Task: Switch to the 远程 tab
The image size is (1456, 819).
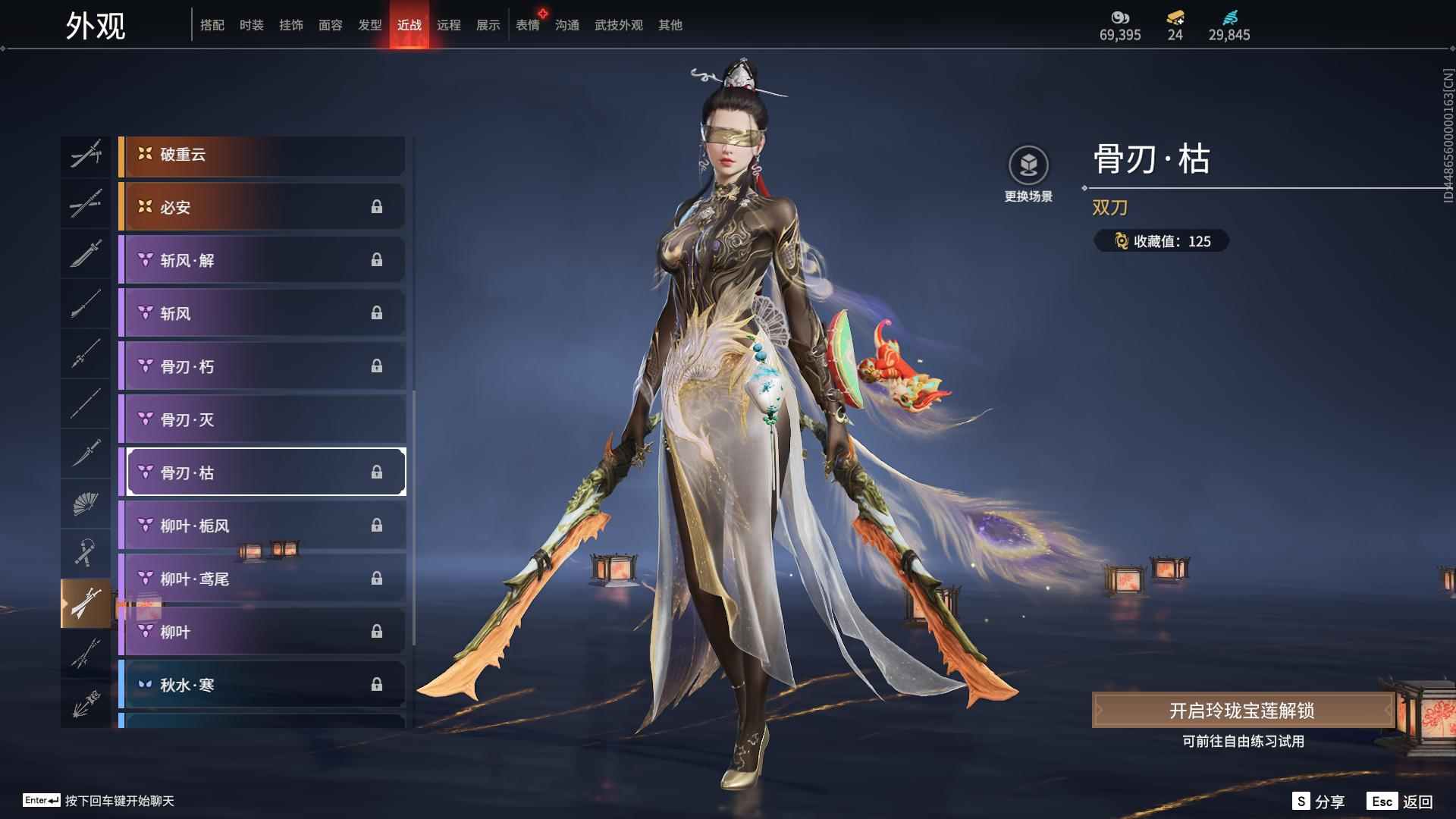Action: click(450, 24)
